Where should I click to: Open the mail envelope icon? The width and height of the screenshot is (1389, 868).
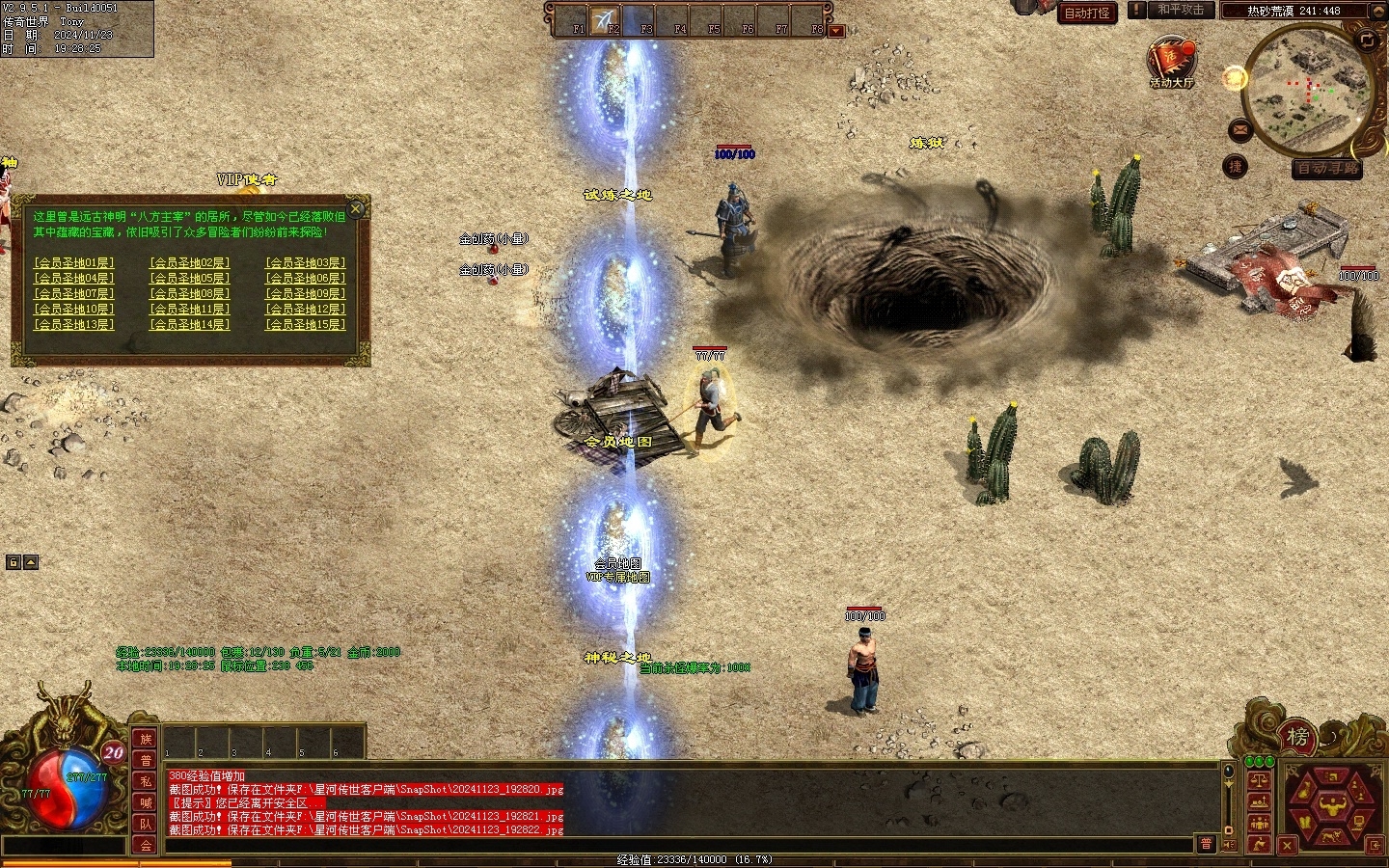point(1239,129)
